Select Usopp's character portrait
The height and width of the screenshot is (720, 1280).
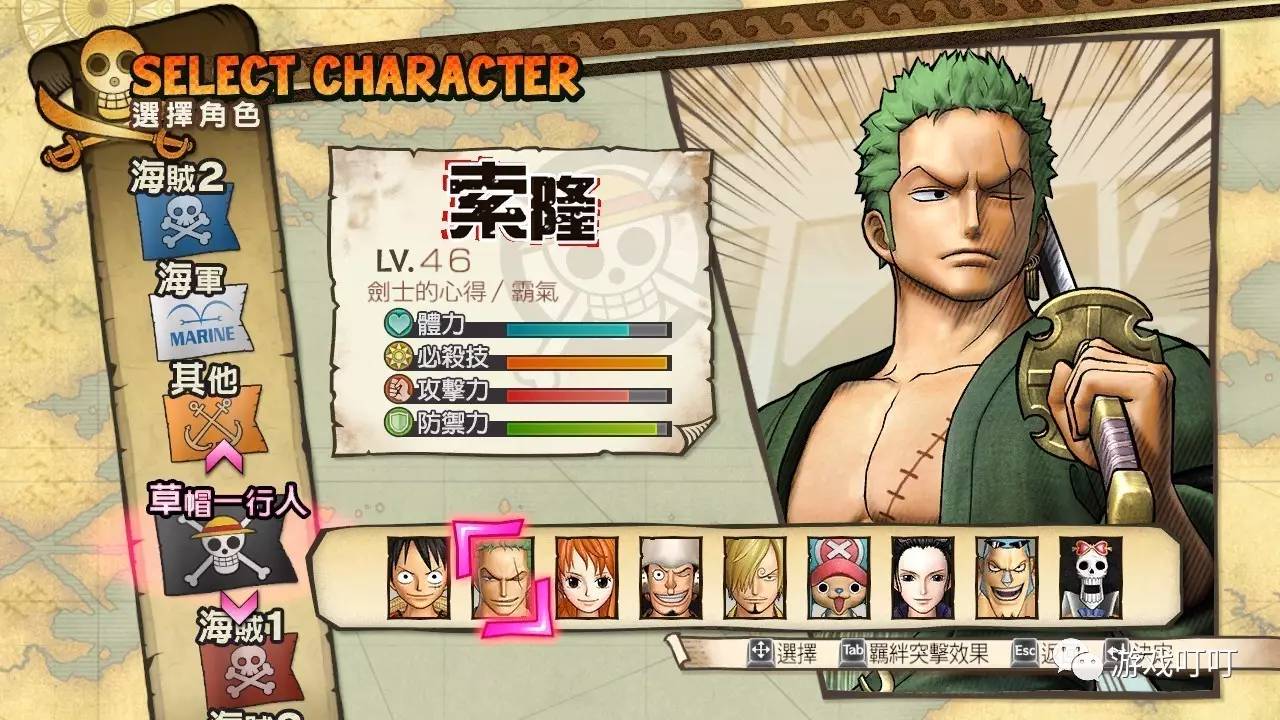[670, 578]
